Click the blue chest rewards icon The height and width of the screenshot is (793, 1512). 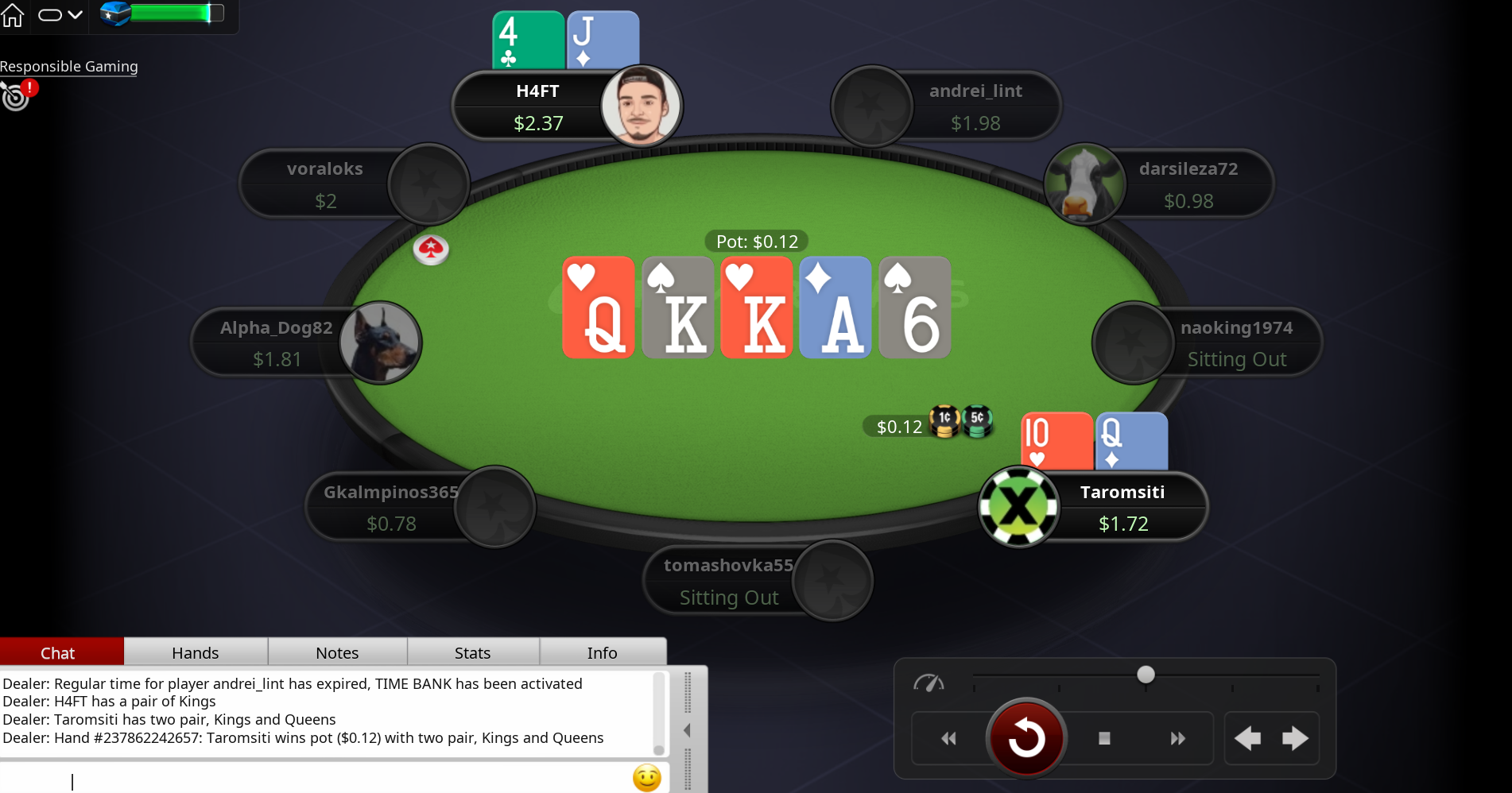(114, 13)
